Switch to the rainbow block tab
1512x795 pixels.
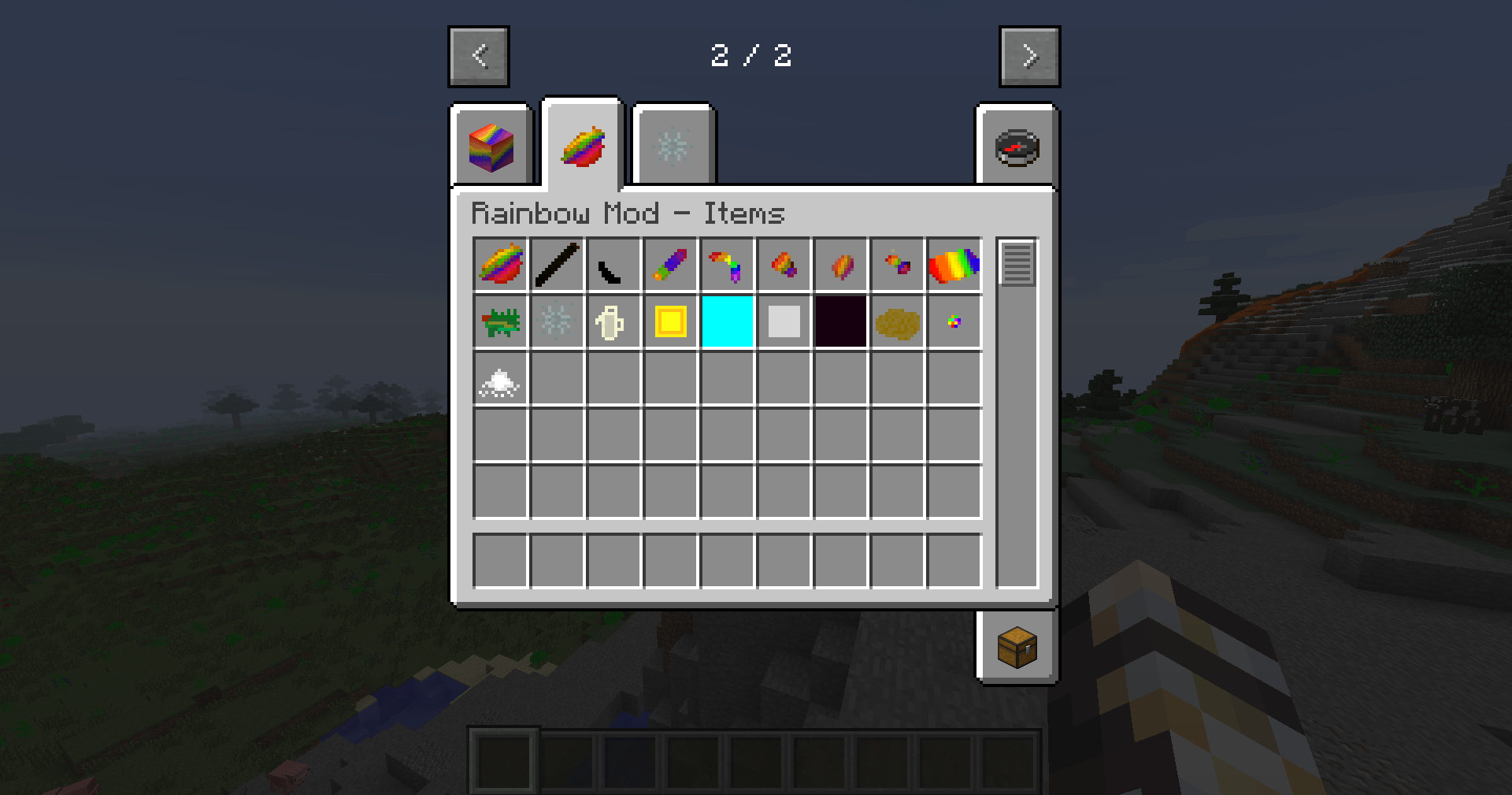click(x=490, y=146)
